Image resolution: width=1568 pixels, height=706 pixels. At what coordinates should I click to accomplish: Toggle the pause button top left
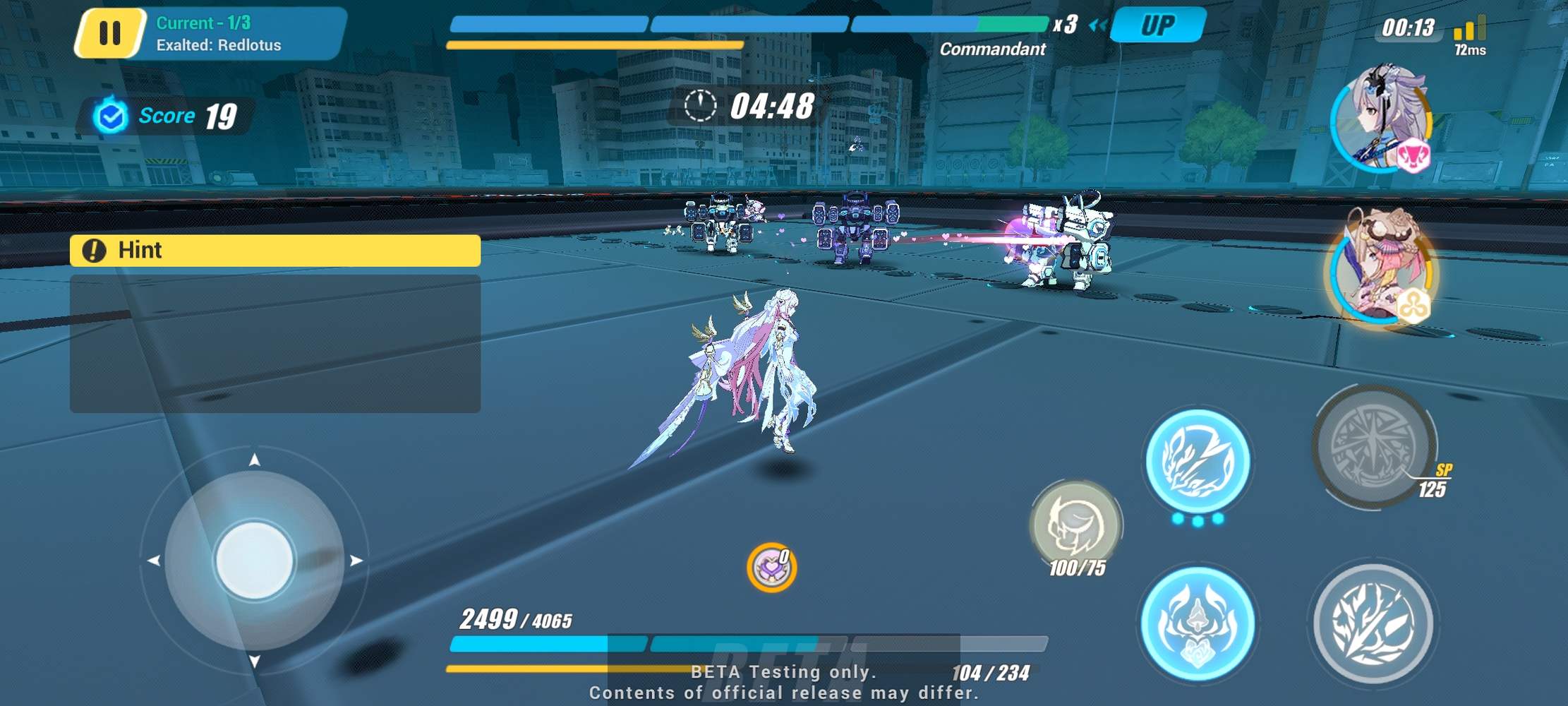point(111,32)
